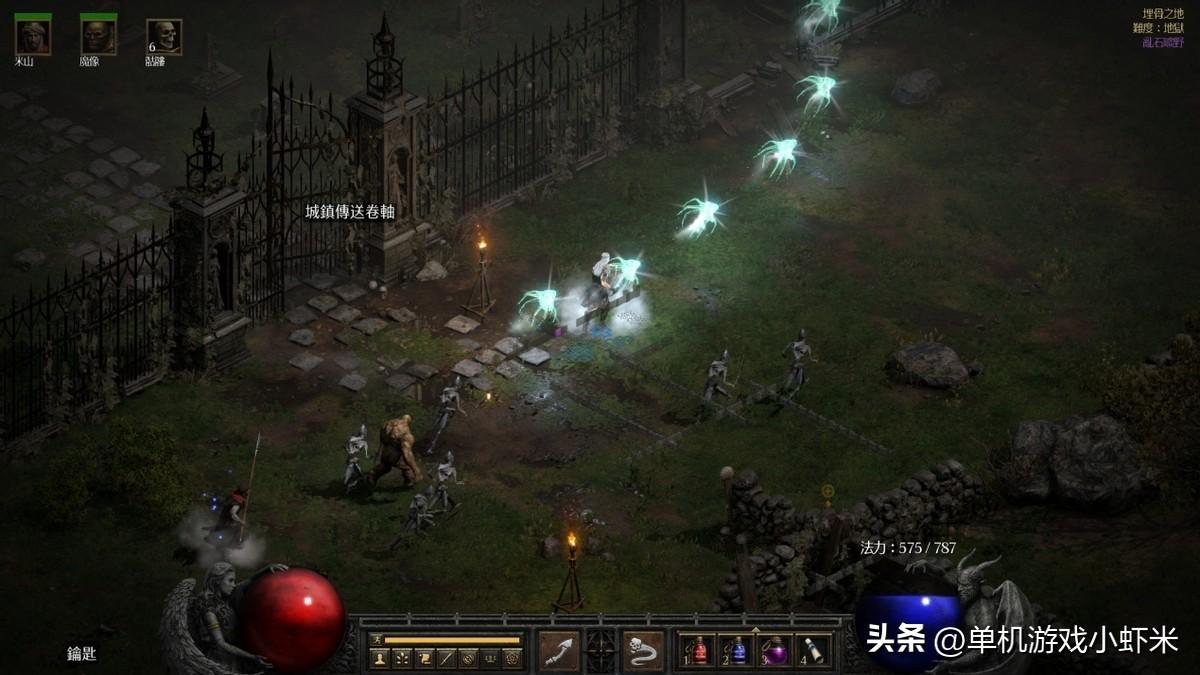The height and width of the screenshot is (675, 1200).
Task: Use the red healing potion in belt slot 1
Action: point(699,650)
